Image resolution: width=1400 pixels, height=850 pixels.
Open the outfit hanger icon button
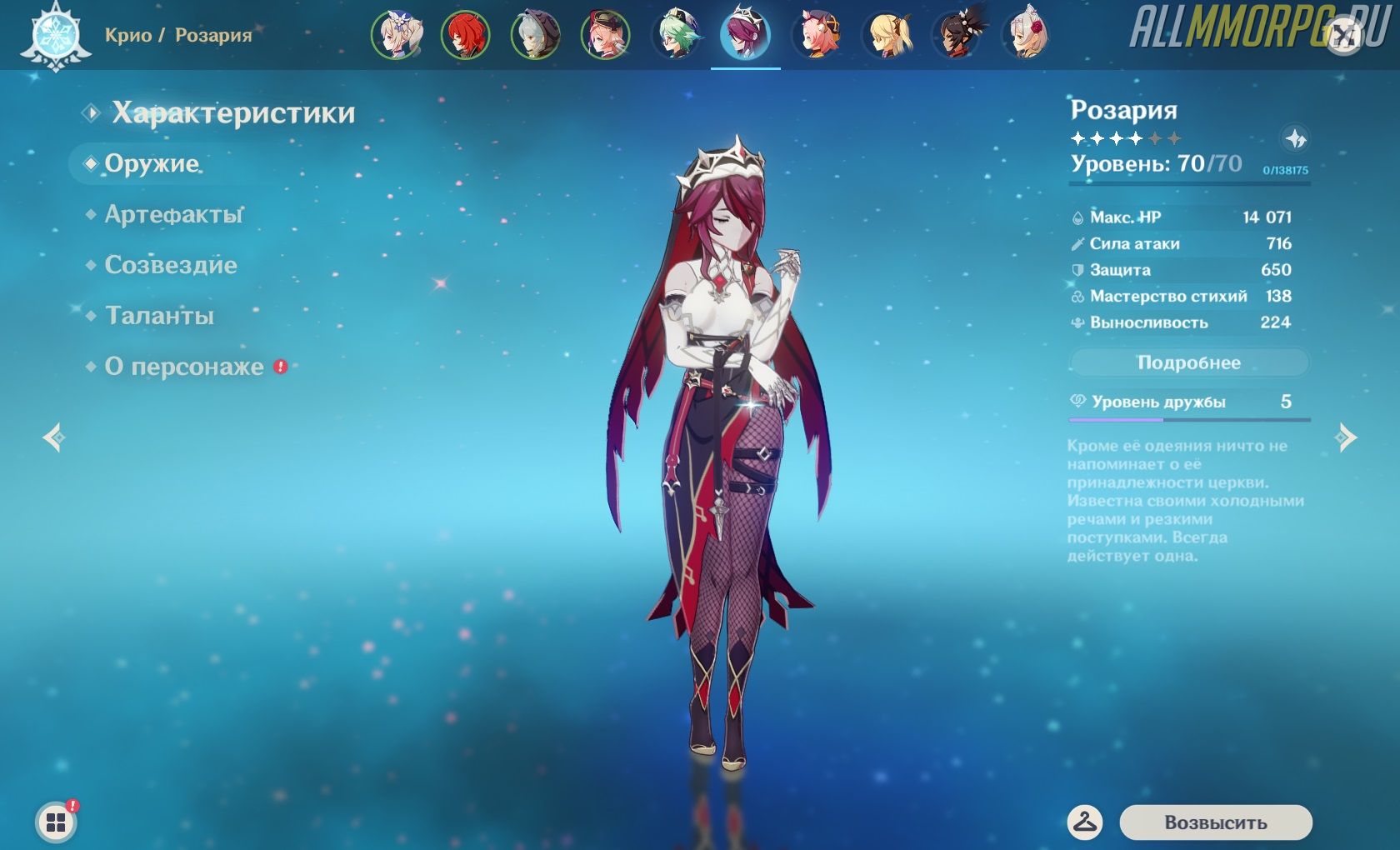tap(1084, 822)
